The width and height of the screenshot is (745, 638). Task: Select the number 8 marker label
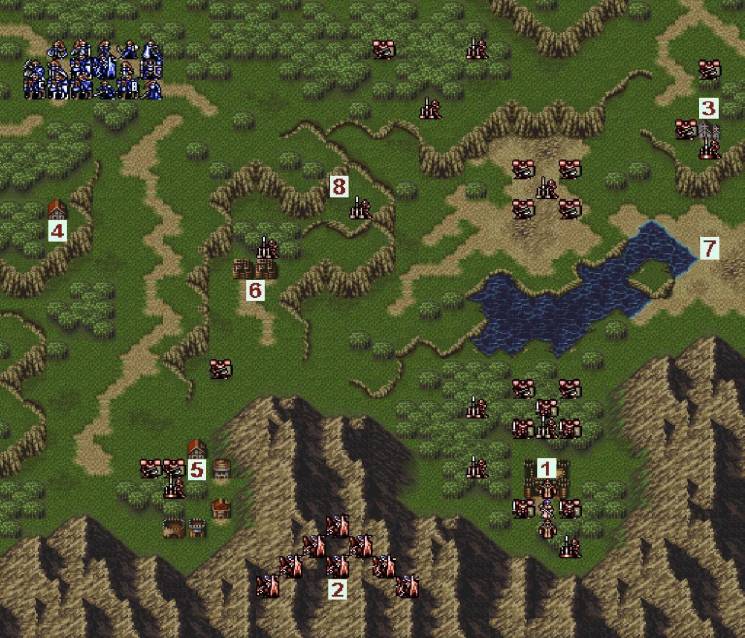pyautogui.click(x=338, y=186)
